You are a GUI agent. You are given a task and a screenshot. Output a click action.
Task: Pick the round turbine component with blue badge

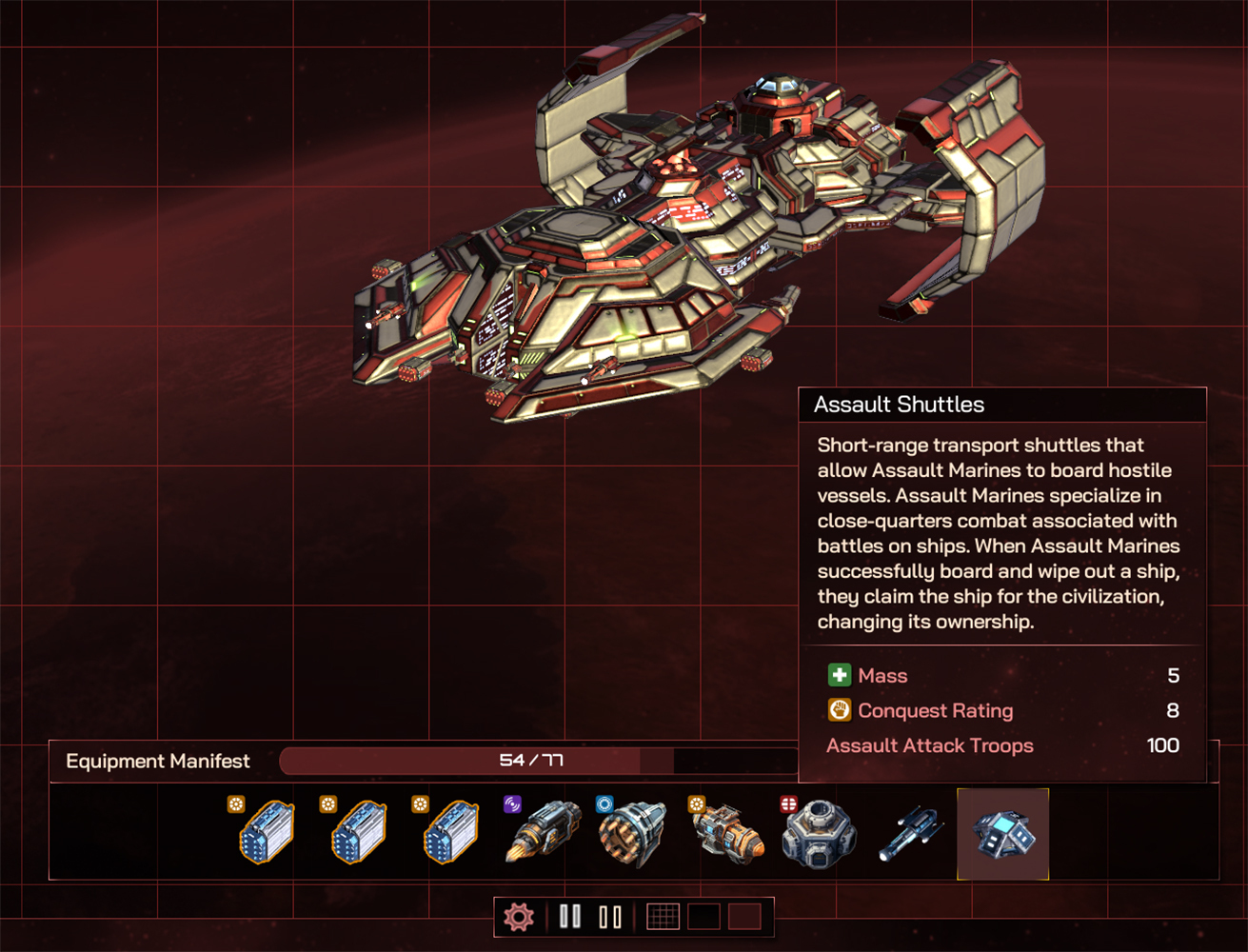[634, 834]
